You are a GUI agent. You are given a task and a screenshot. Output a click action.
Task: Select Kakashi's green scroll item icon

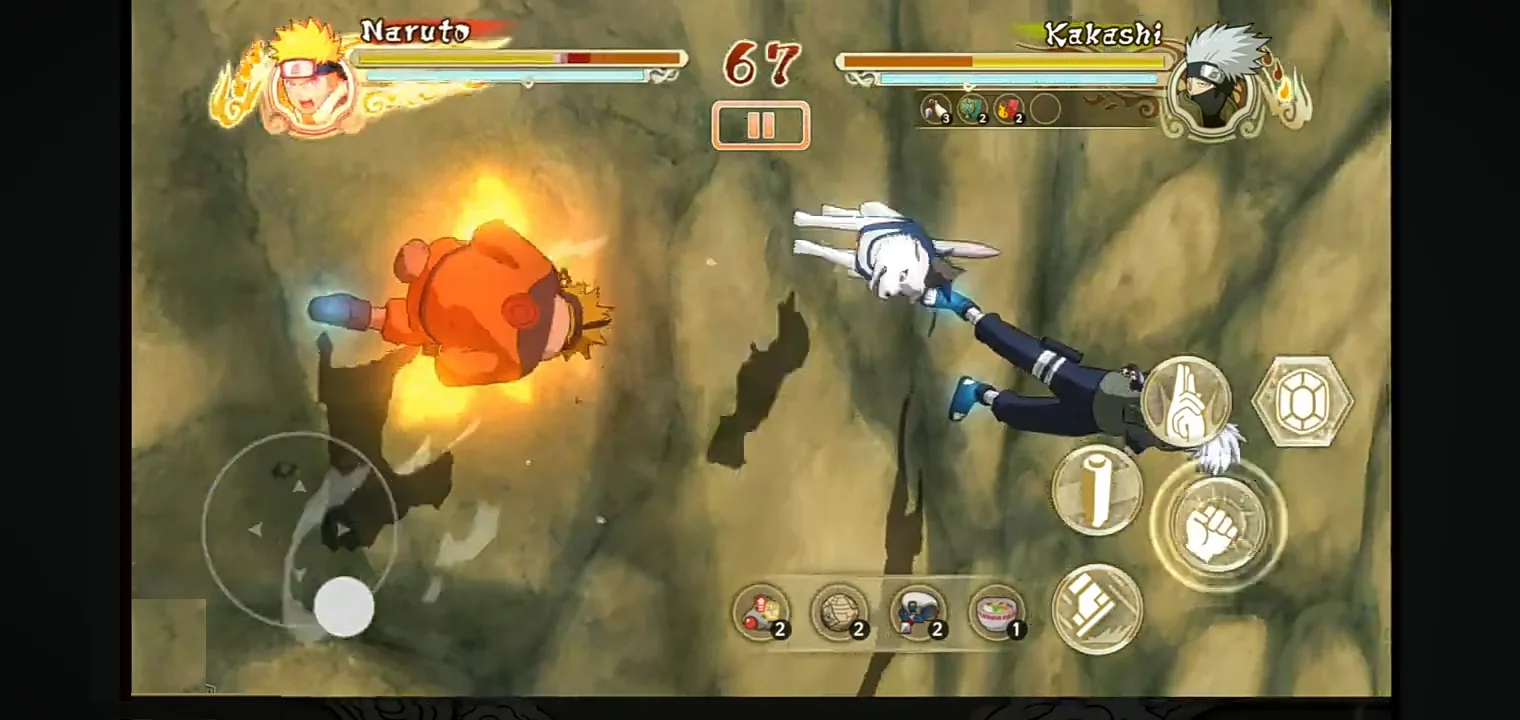coord(973,110)
